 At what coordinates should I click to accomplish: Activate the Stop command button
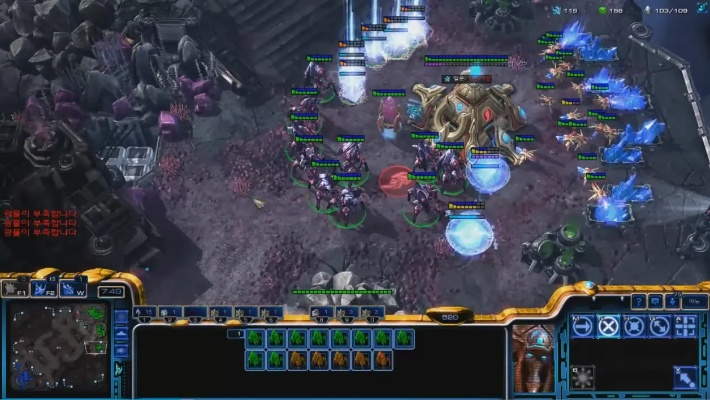tap(609, 326)
